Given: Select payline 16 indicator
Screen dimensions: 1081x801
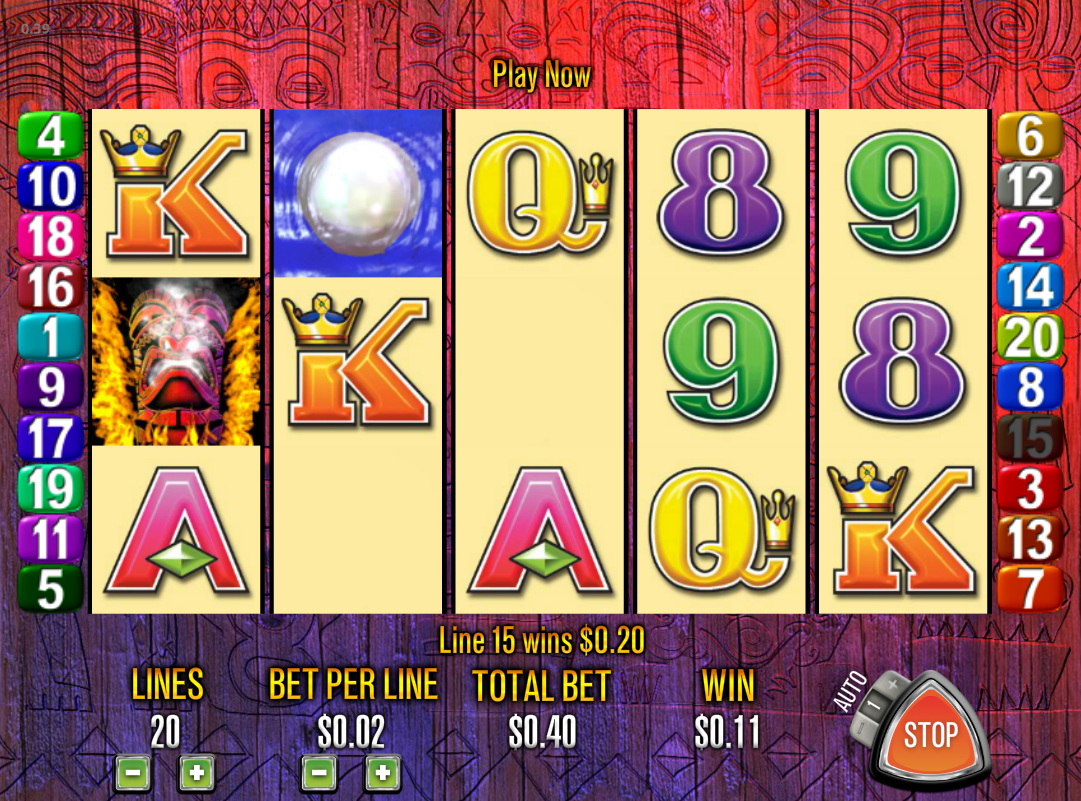Looking at the screenshot, I should (x=50, y=288).
